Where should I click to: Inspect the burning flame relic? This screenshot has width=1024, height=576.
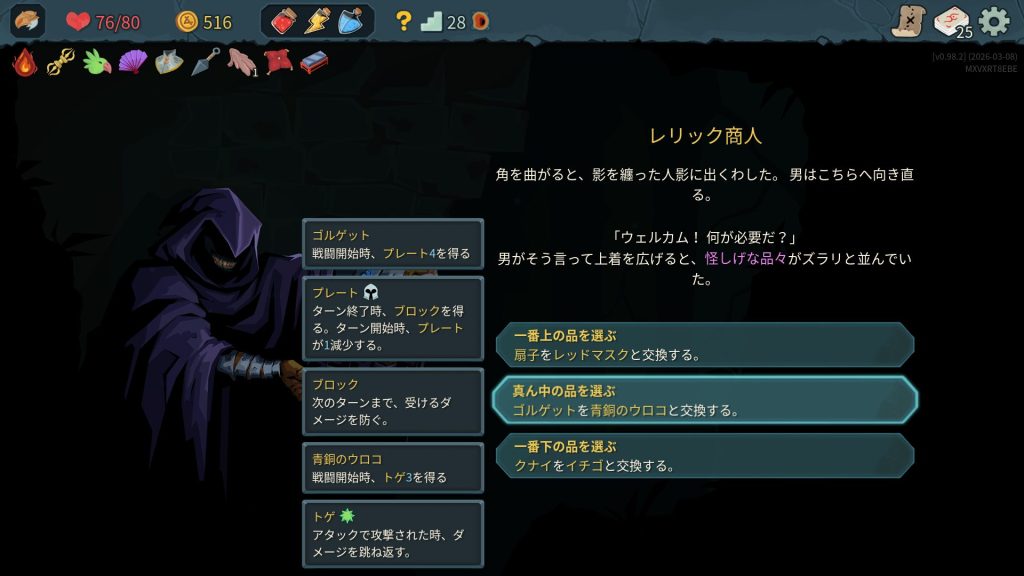[x=24, y=63]
